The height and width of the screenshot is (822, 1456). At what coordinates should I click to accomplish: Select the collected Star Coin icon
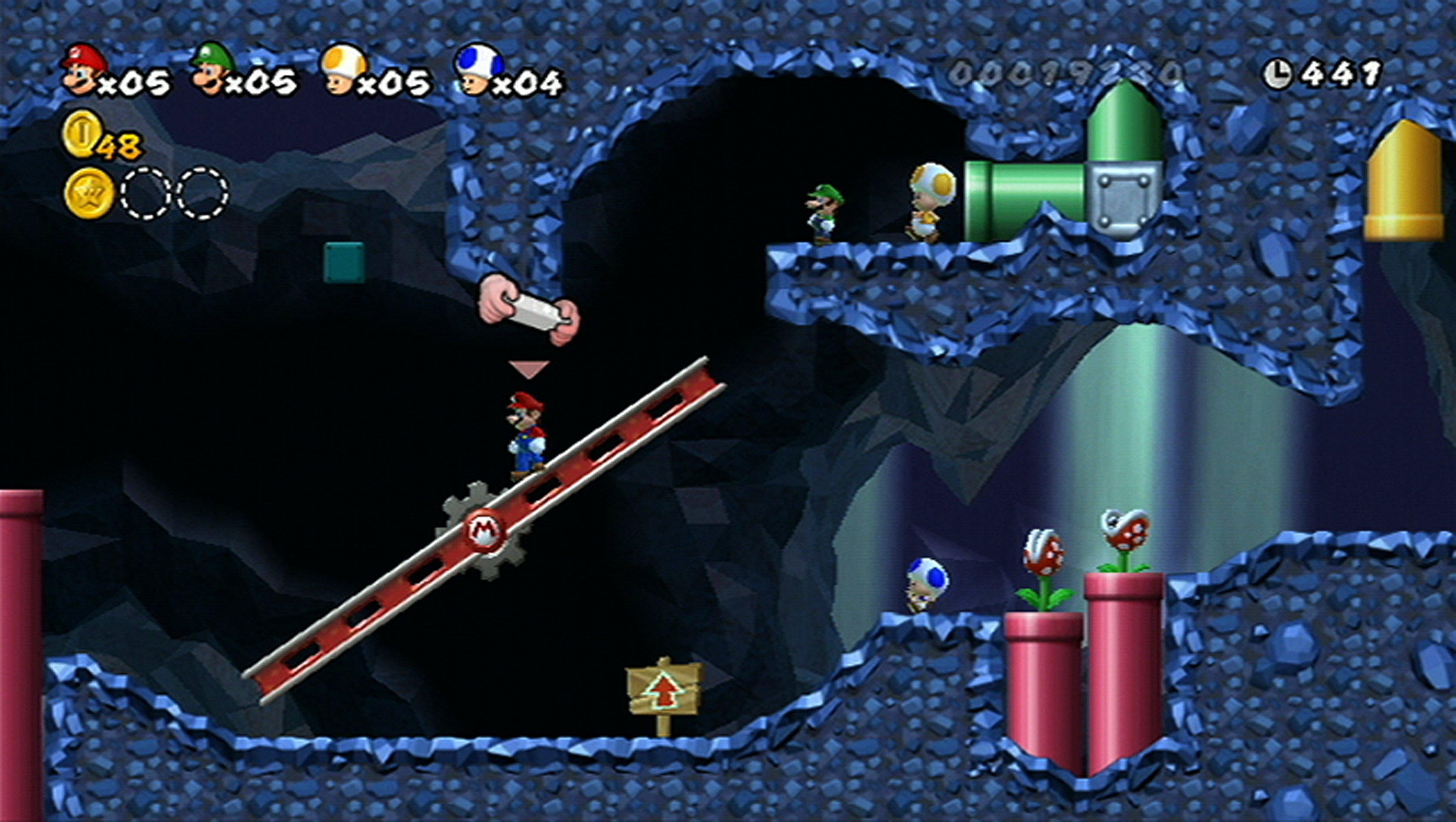click(89, 193)
